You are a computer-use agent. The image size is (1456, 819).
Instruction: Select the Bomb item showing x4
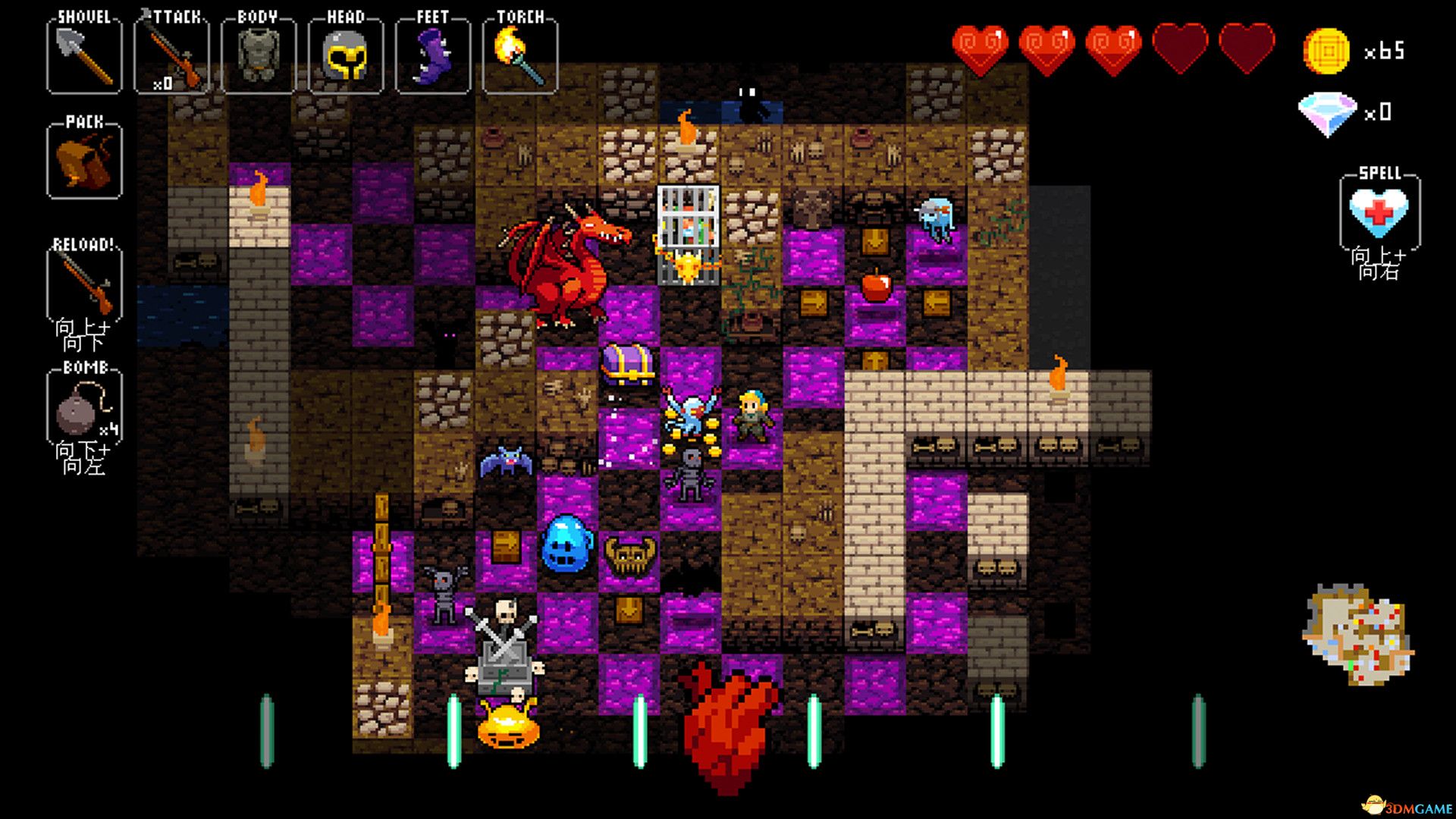point(83,413)
